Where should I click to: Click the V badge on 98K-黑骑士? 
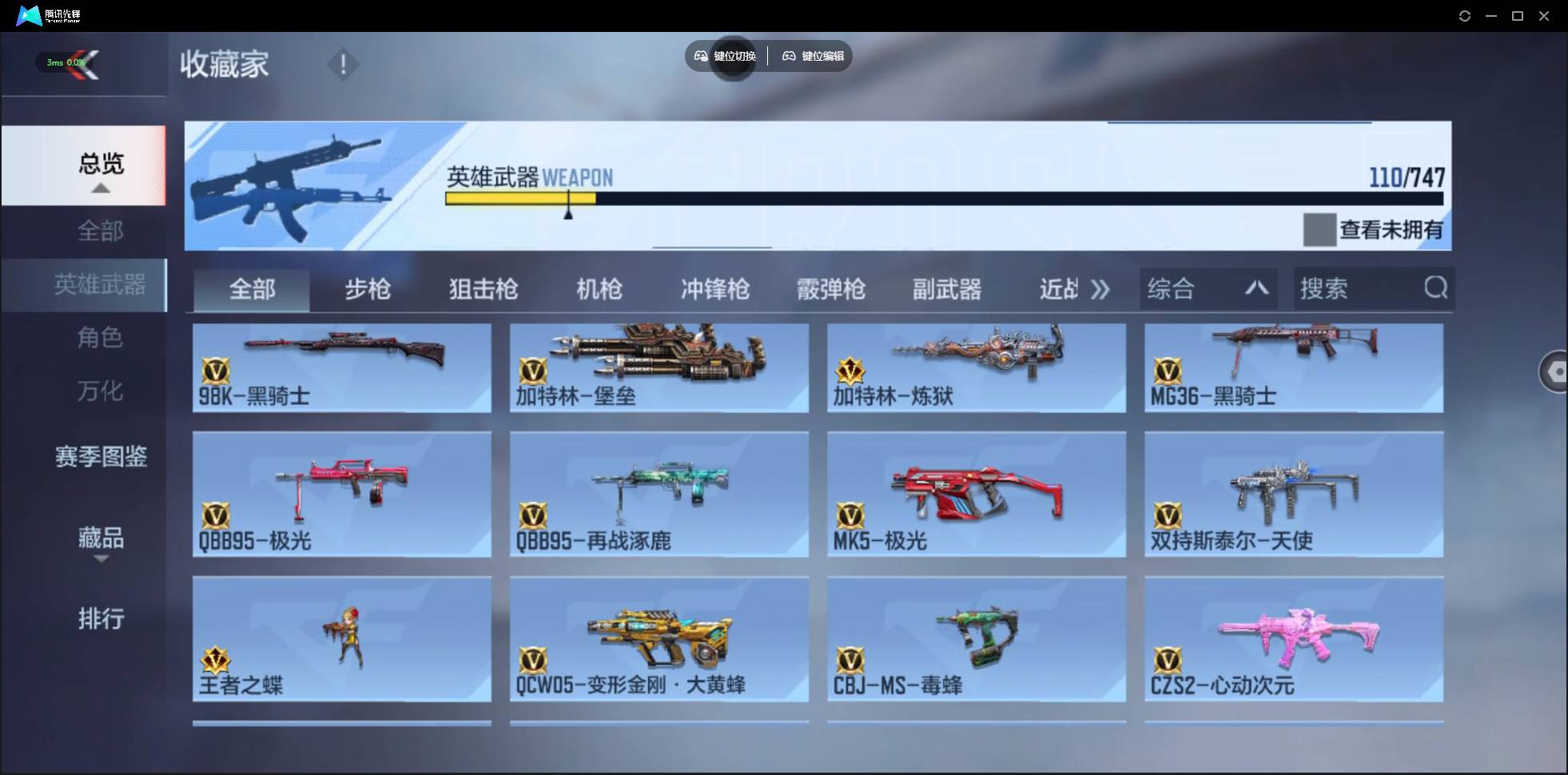click(x=217, y=372)
